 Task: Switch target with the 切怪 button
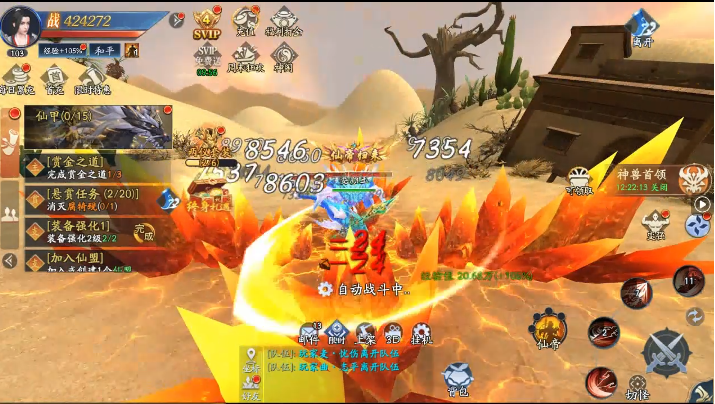point(638,388)
